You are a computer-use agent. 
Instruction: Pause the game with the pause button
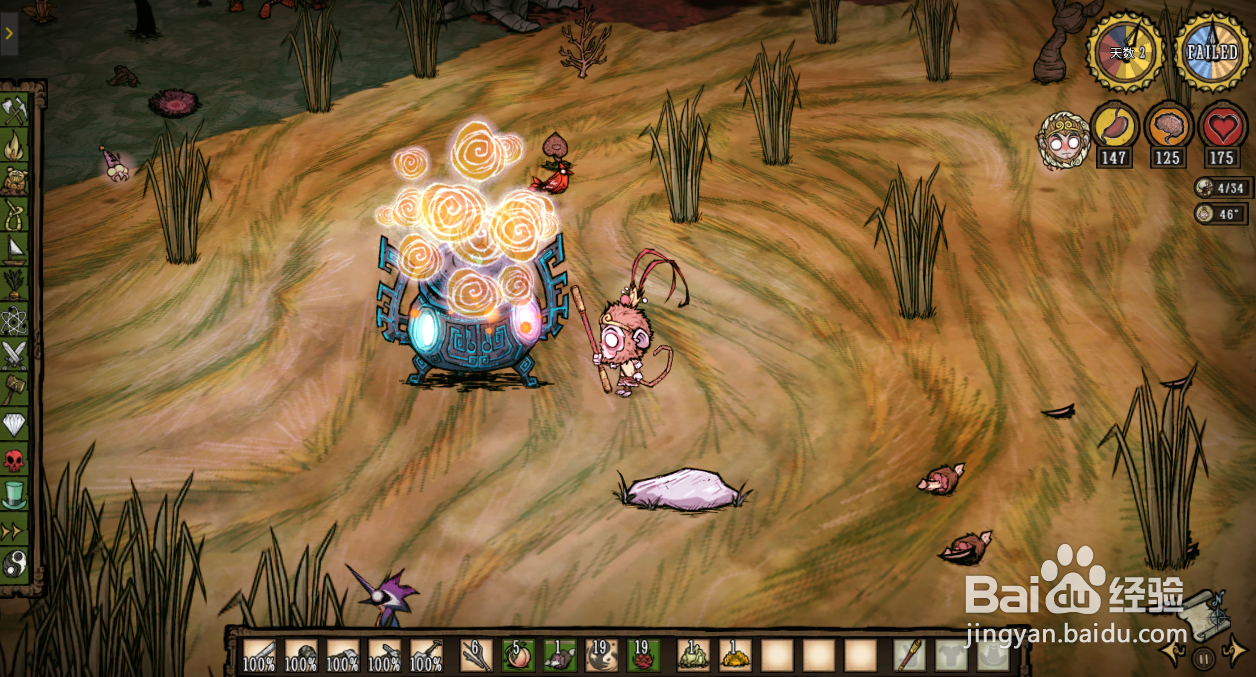[x=1204, y=658]
